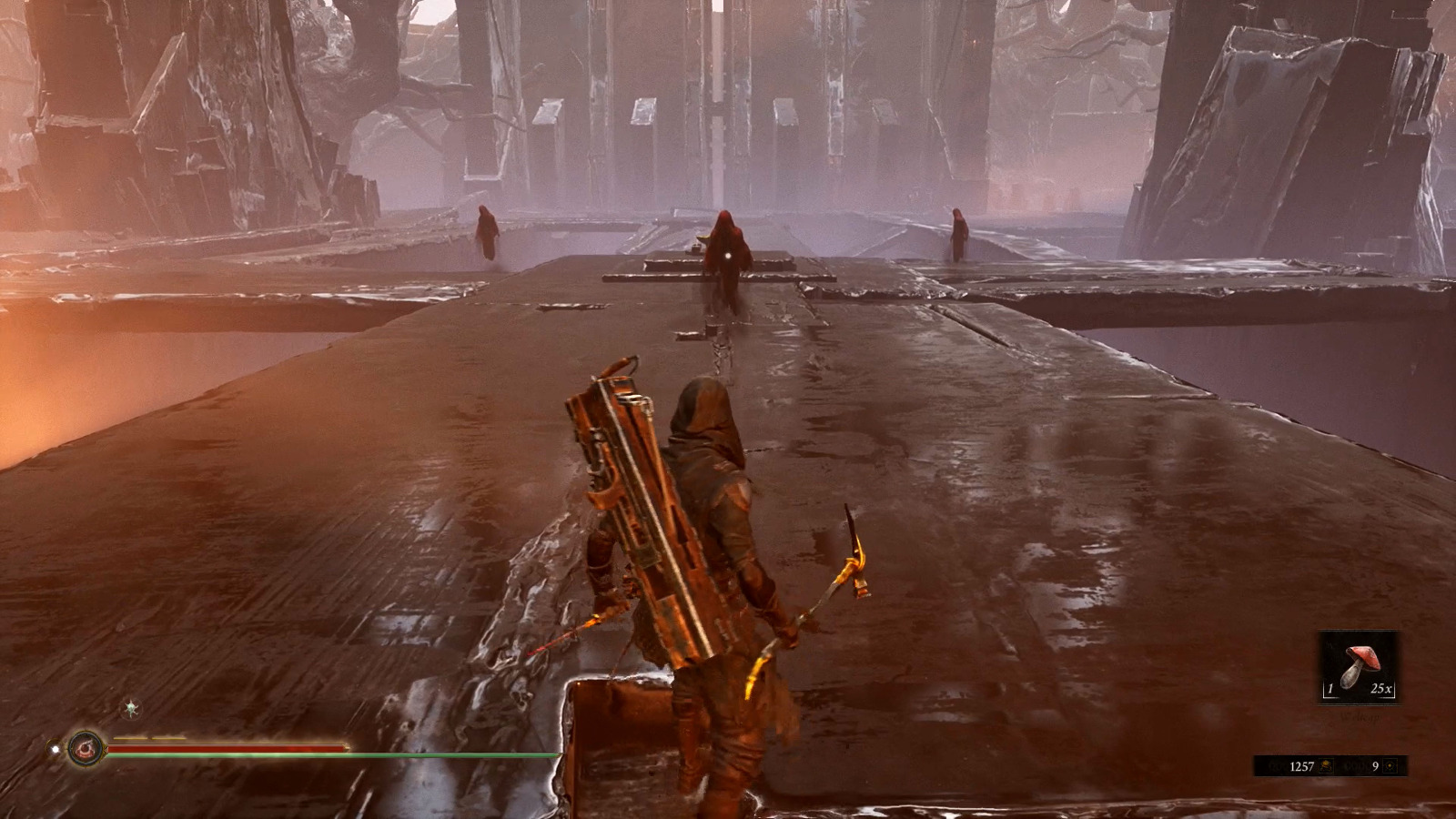Click the 1257 currency total in the bottom bar
The height and width of the screenshot is (819, 1456).
[x=1302, y=766]
